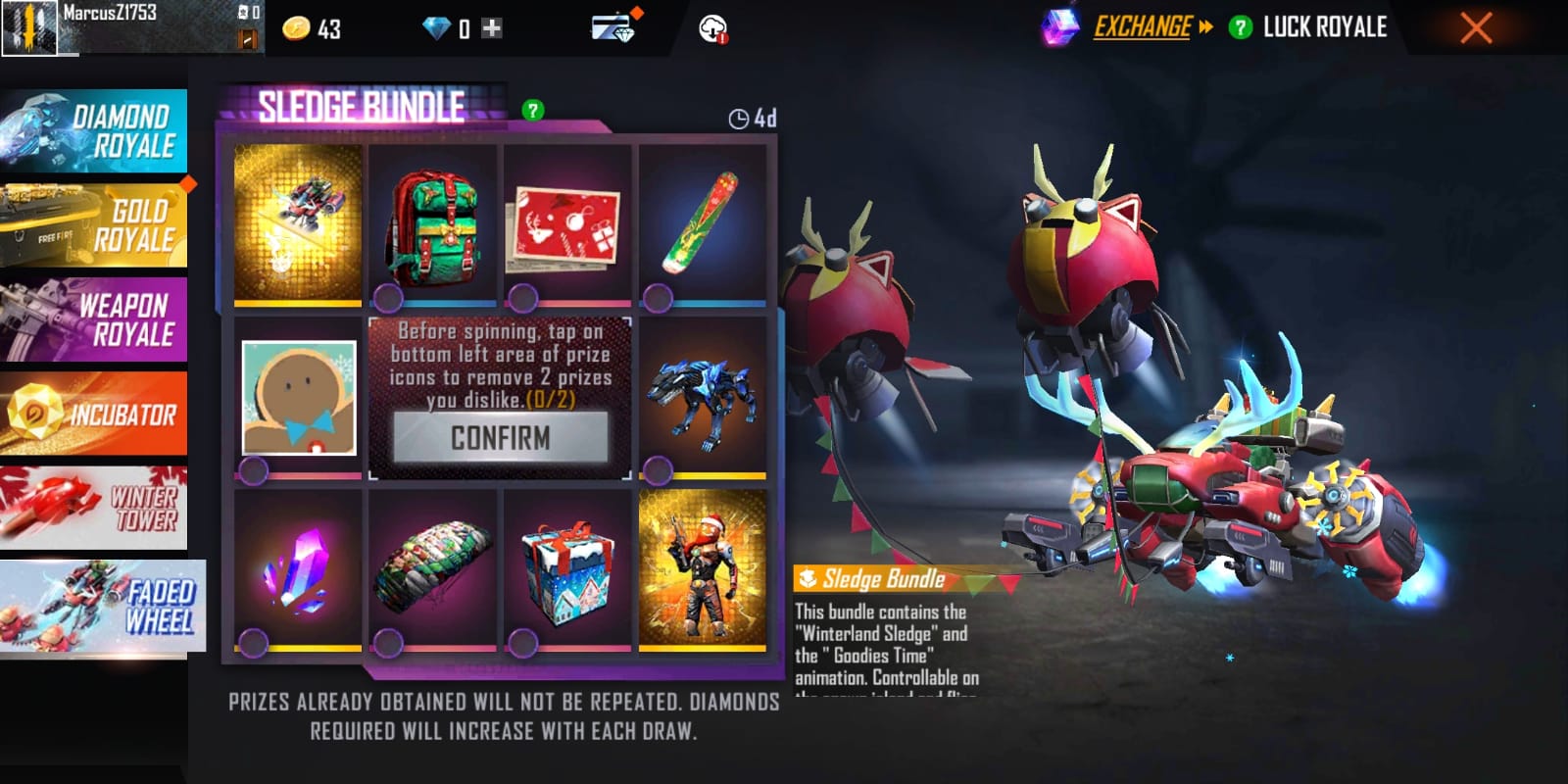Remove the gingerbread avatar prize from the pool
1568x784 pixels.
(254, 471)
